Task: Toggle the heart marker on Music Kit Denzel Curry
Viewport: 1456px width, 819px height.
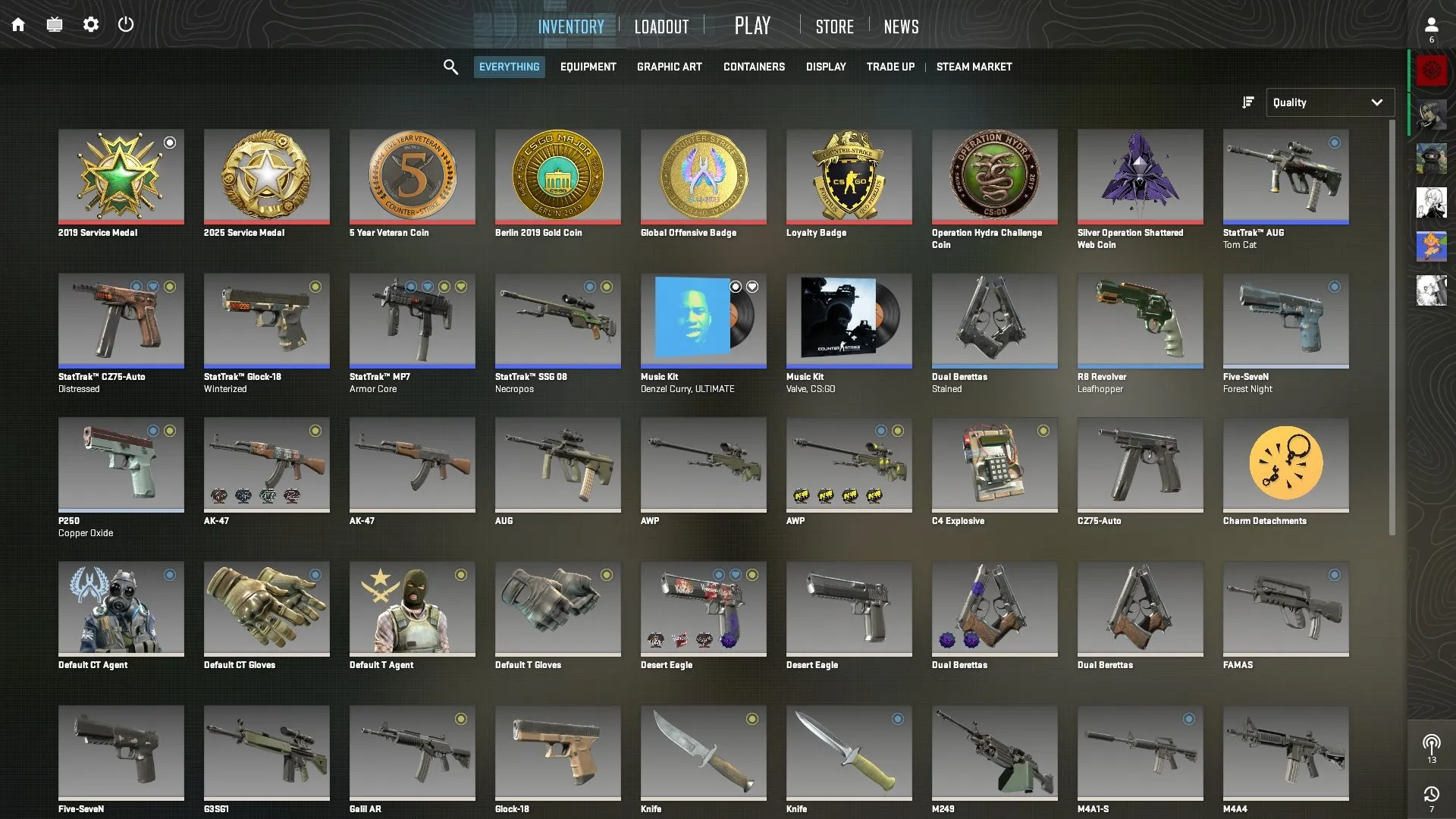Action: click(x=752, y=287)
